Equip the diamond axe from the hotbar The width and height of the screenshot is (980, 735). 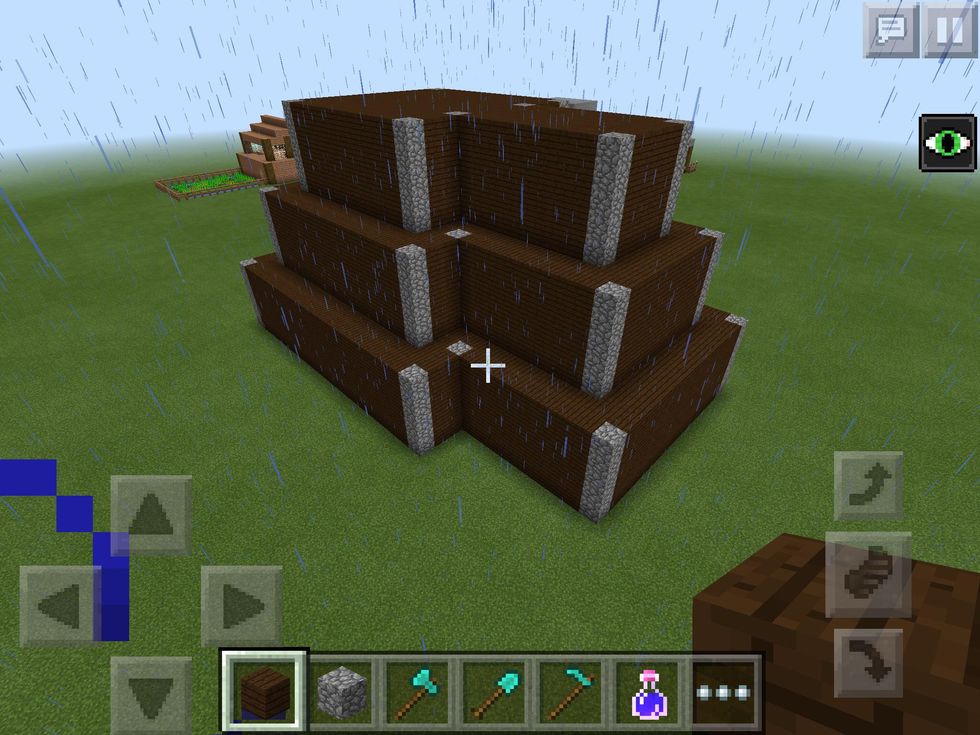pyautogui.click(x=418, y=691)
